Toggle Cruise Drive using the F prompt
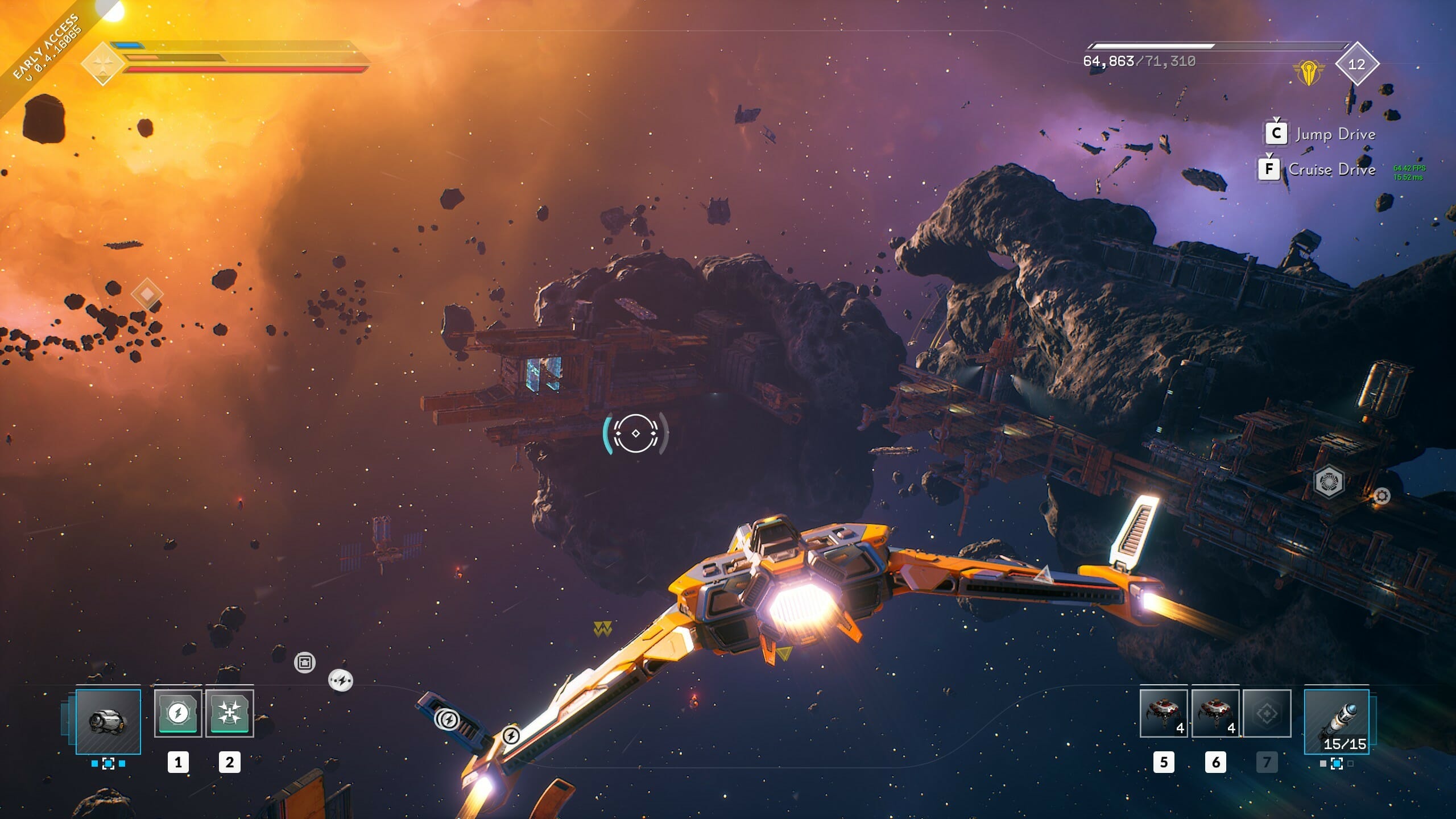 tap(1269, 169)
